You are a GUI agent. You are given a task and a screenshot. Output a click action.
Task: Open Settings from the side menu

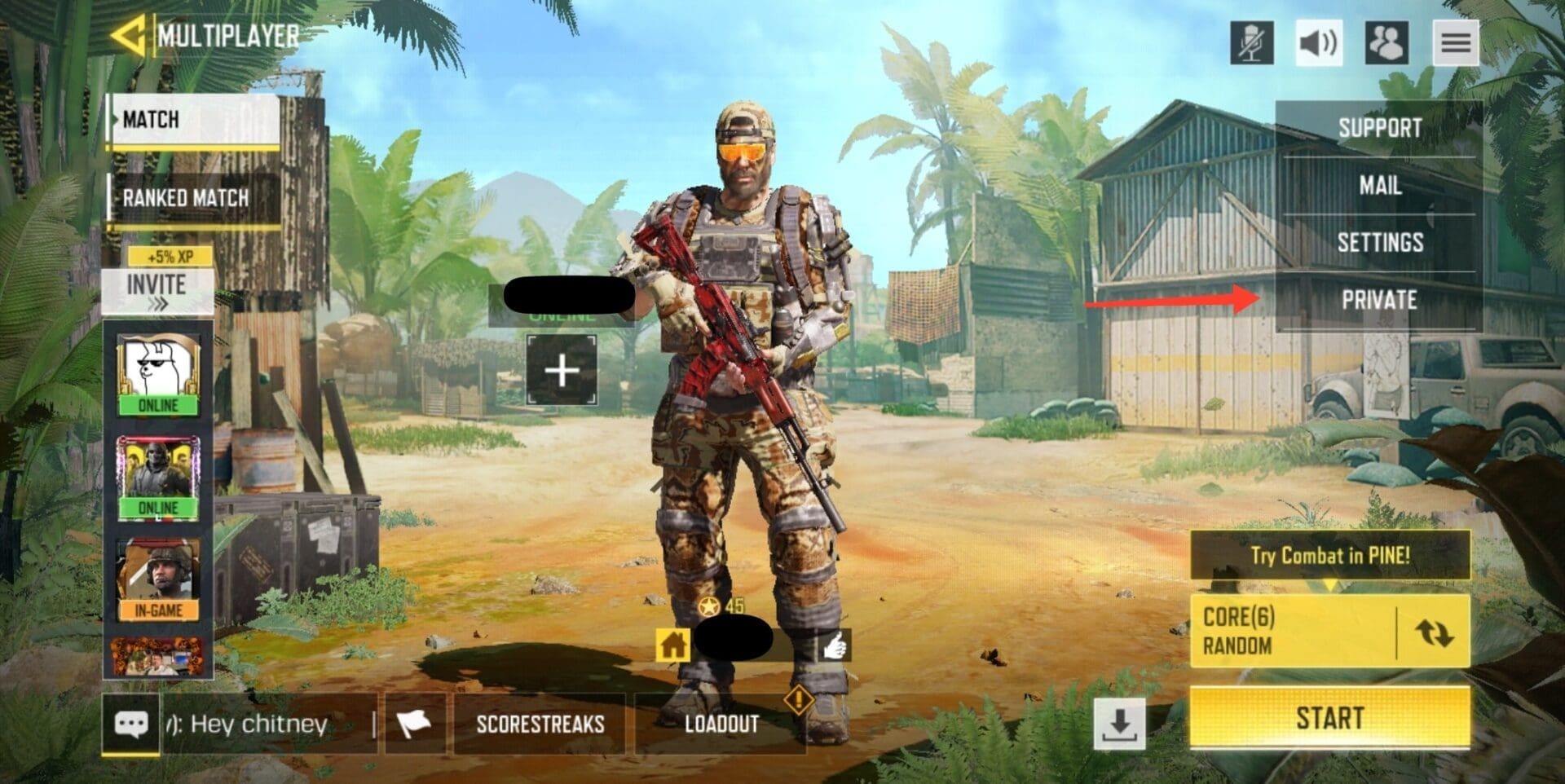click(1380, 242)
